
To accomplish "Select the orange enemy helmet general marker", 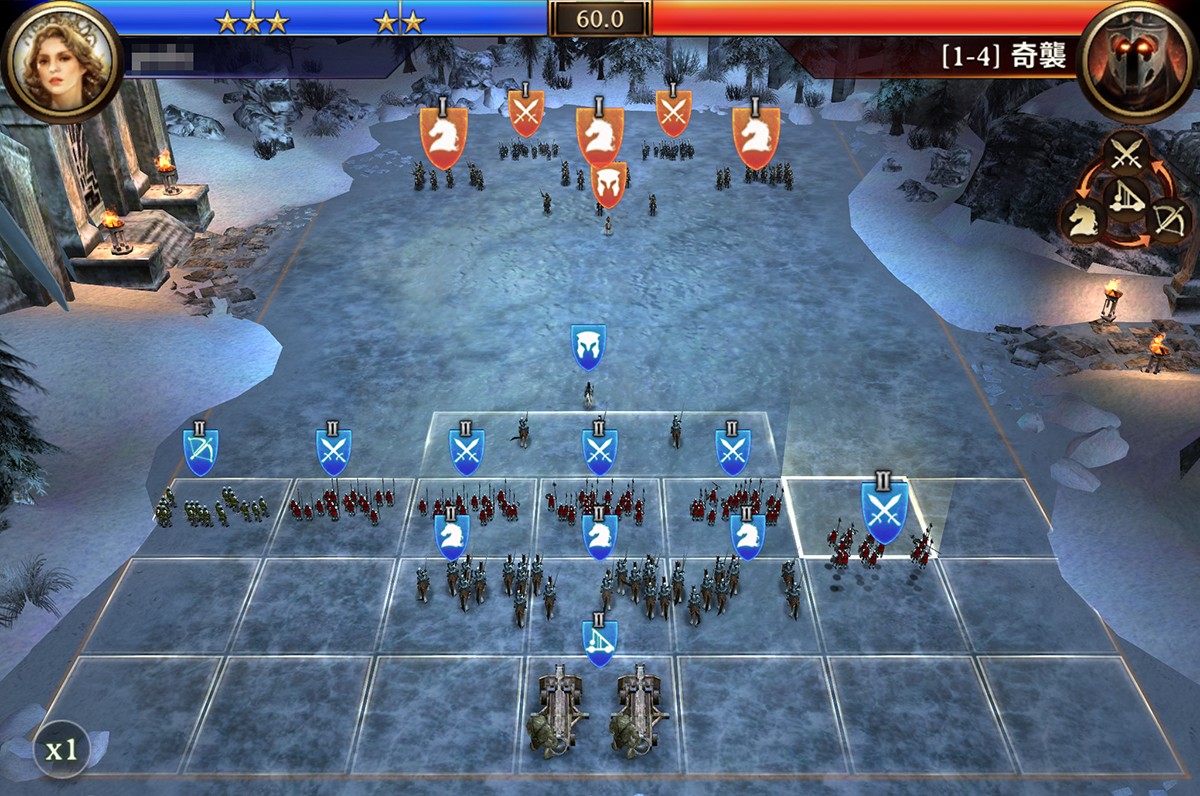I will click(x=609, y=185).
